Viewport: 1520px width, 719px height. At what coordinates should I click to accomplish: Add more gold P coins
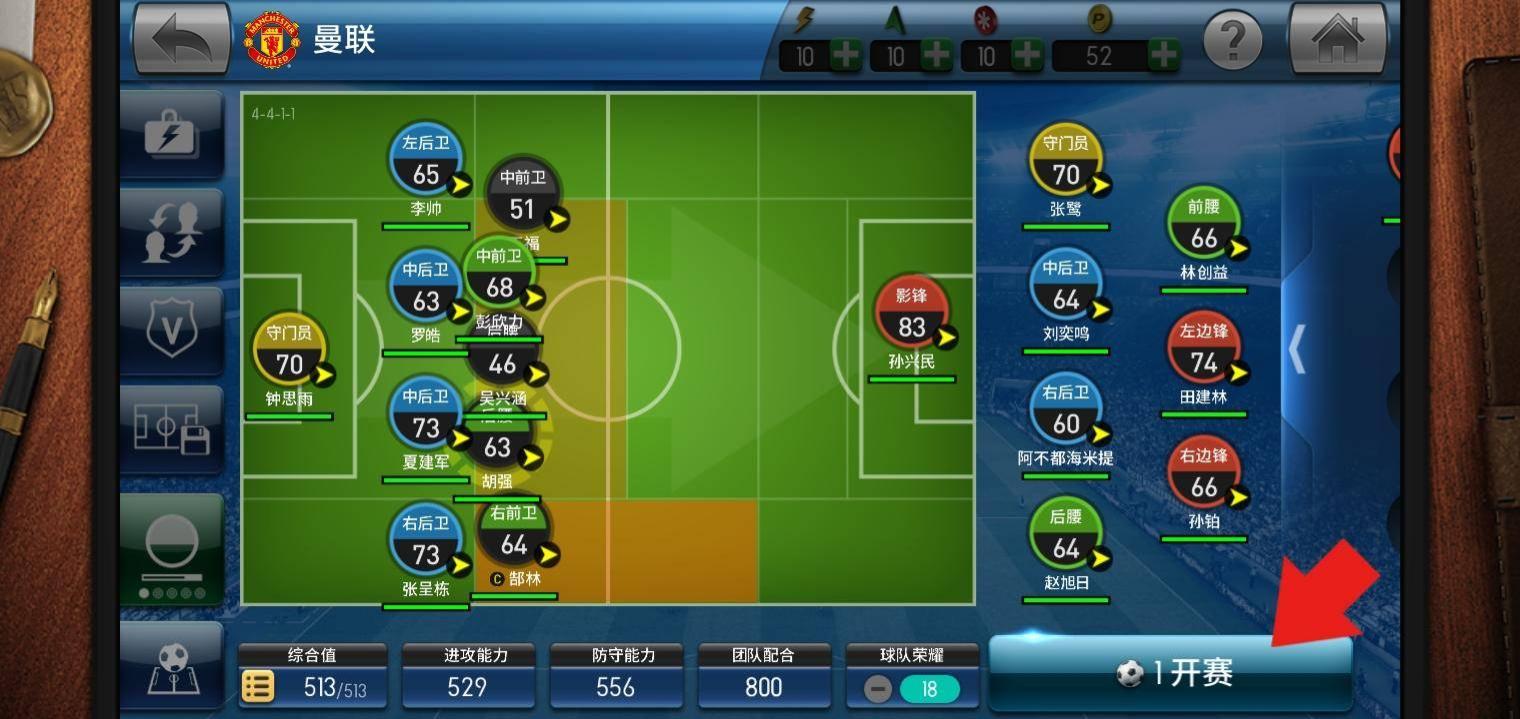1163,55
